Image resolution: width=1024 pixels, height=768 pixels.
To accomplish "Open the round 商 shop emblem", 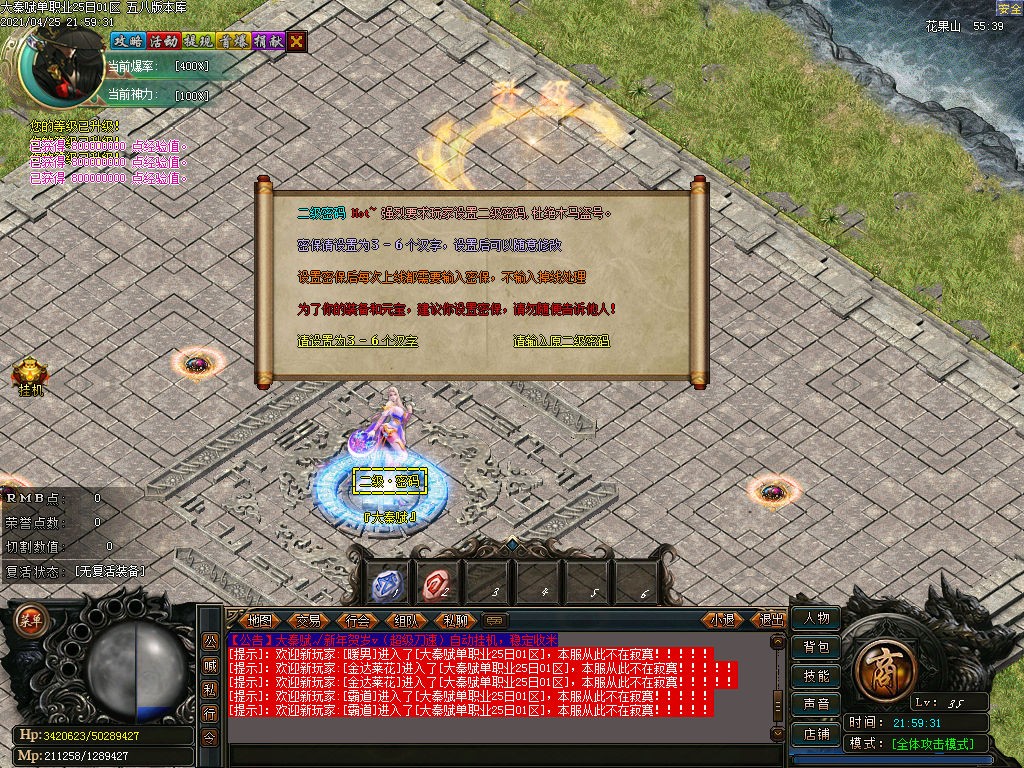I will [x=882, y=665].
